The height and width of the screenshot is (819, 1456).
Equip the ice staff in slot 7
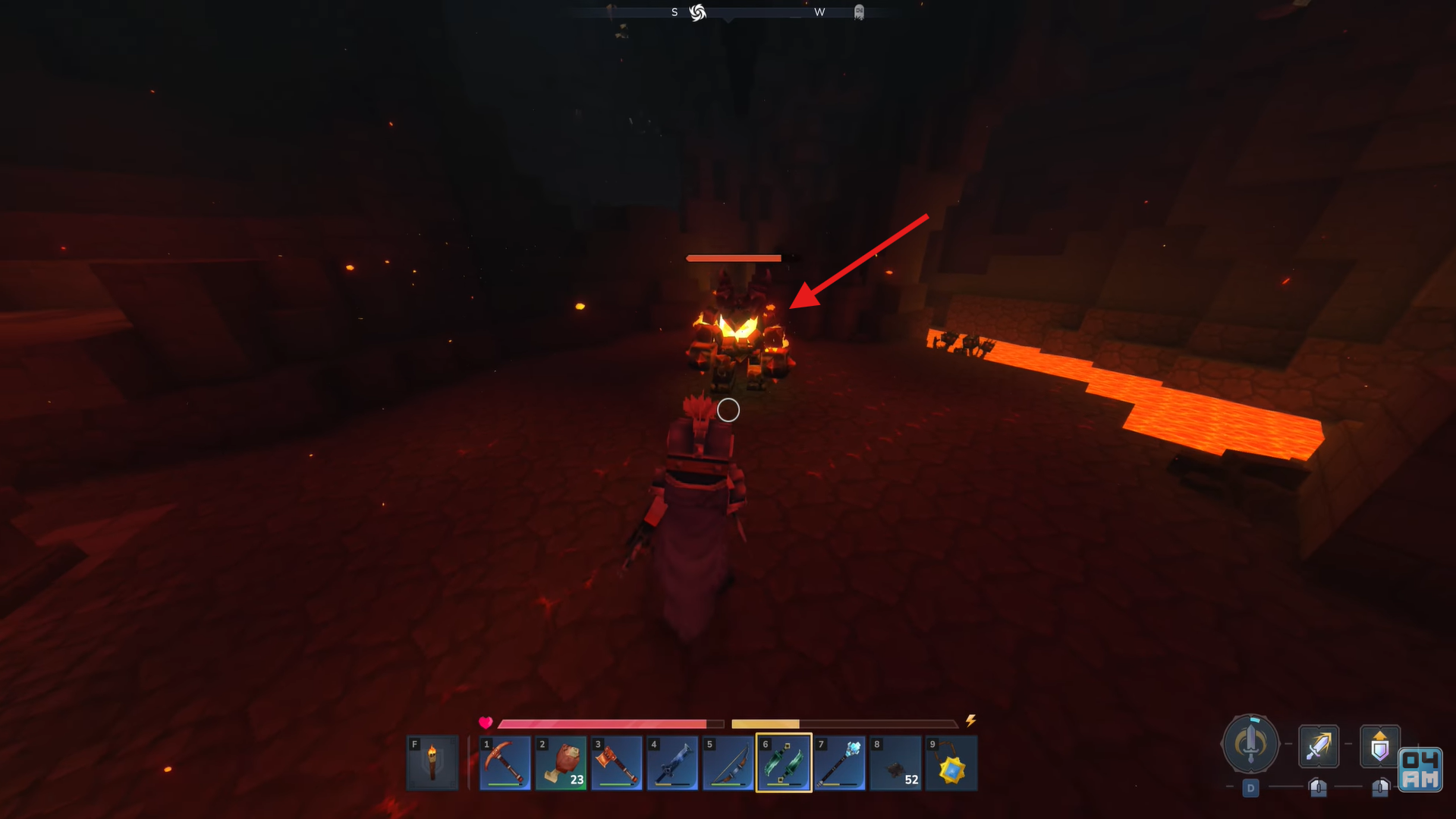coord(840,762)
